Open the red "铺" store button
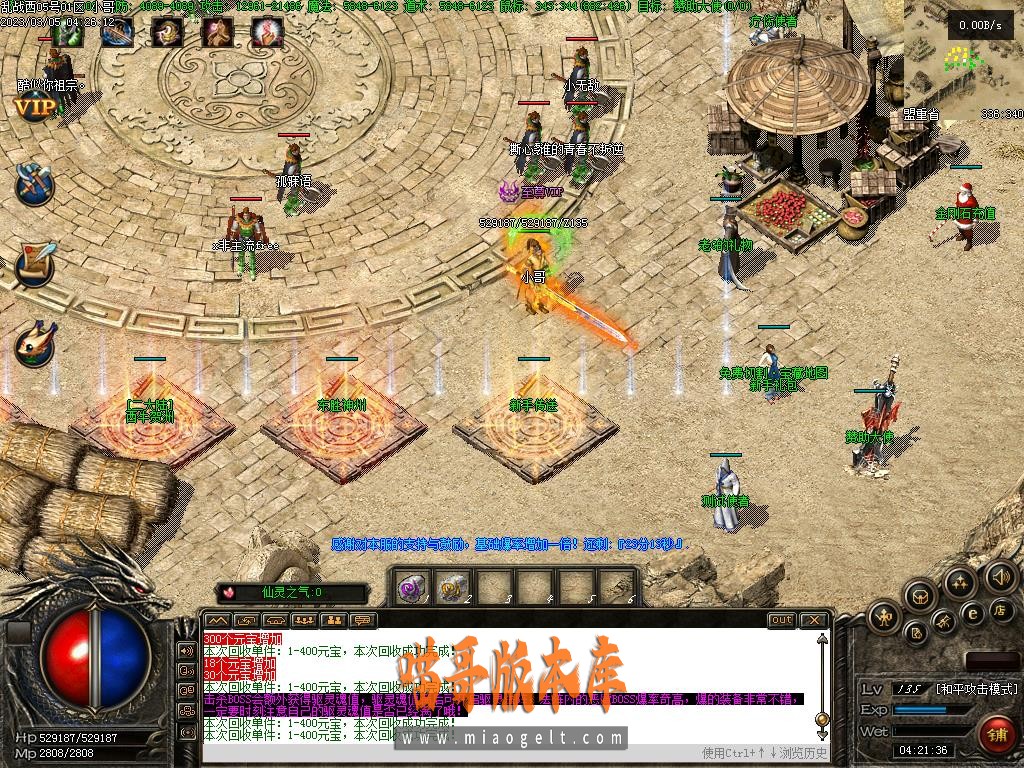The width and height of the screenshot is (1024, 768). [995, 735]
